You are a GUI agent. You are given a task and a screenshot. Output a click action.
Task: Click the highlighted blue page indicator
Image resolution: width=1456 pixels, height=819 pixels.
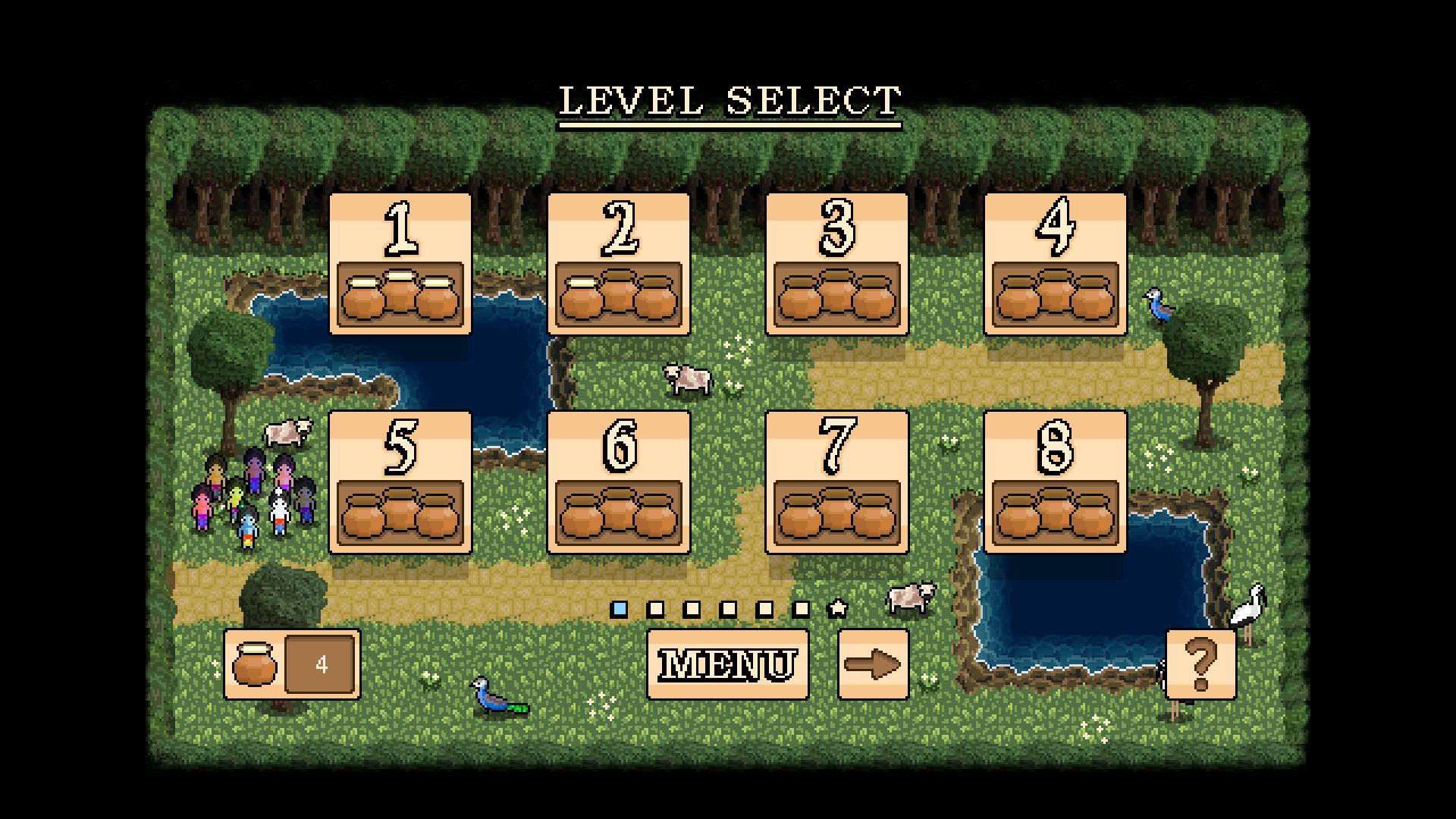point(620,609)
